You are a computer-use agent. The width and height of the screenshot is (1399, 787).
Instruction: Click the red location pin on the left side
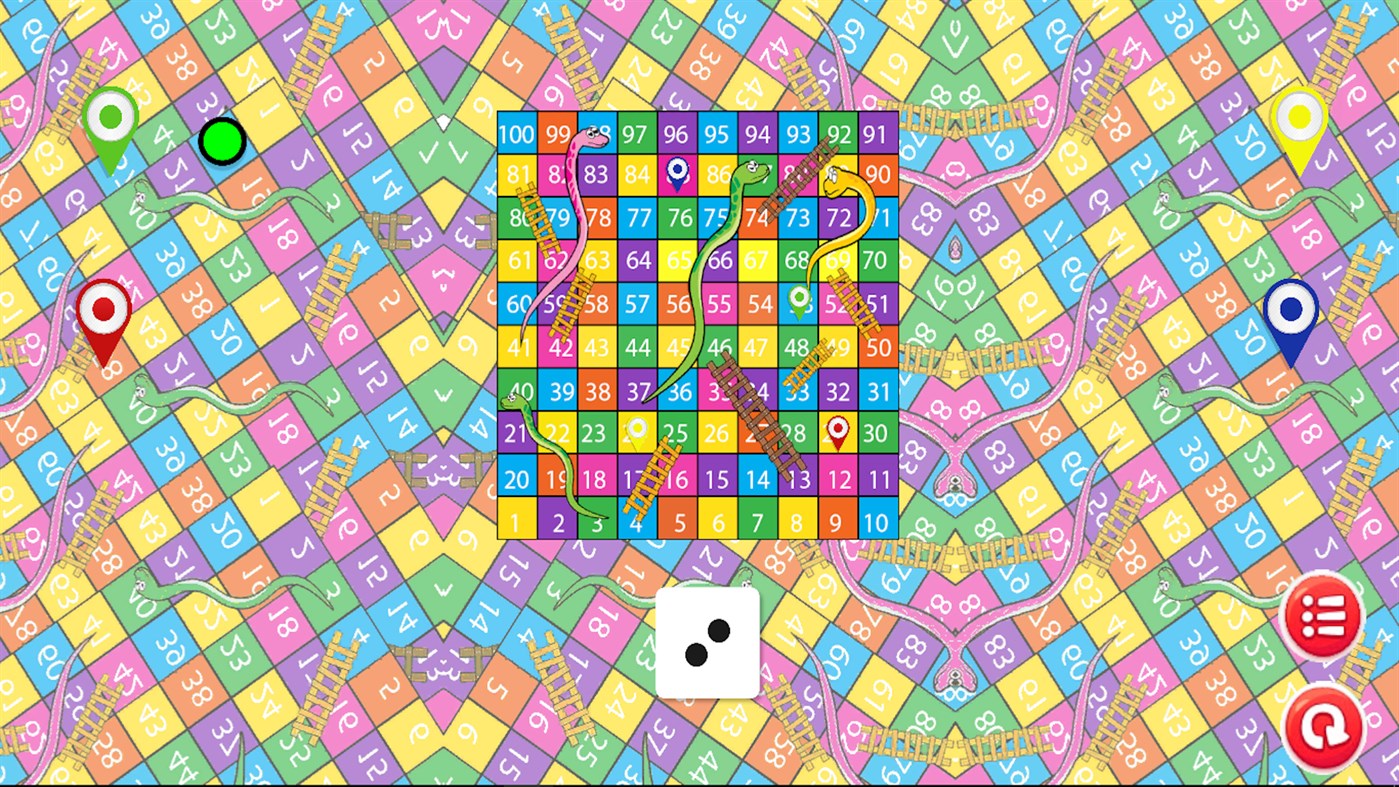(103, 307)
